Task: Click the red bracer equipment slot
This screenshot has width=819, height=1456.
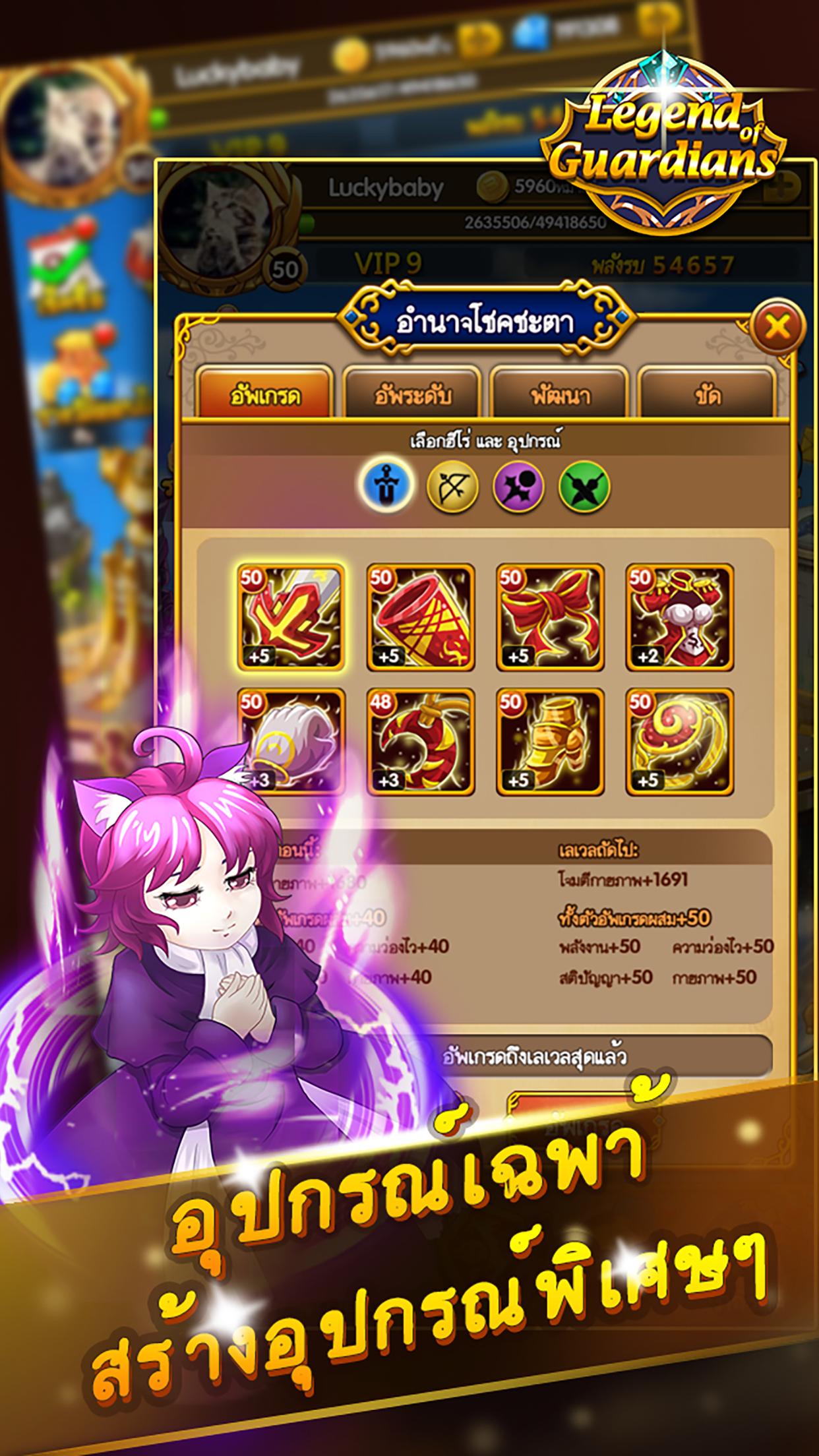Action: (x=421, y=617)
